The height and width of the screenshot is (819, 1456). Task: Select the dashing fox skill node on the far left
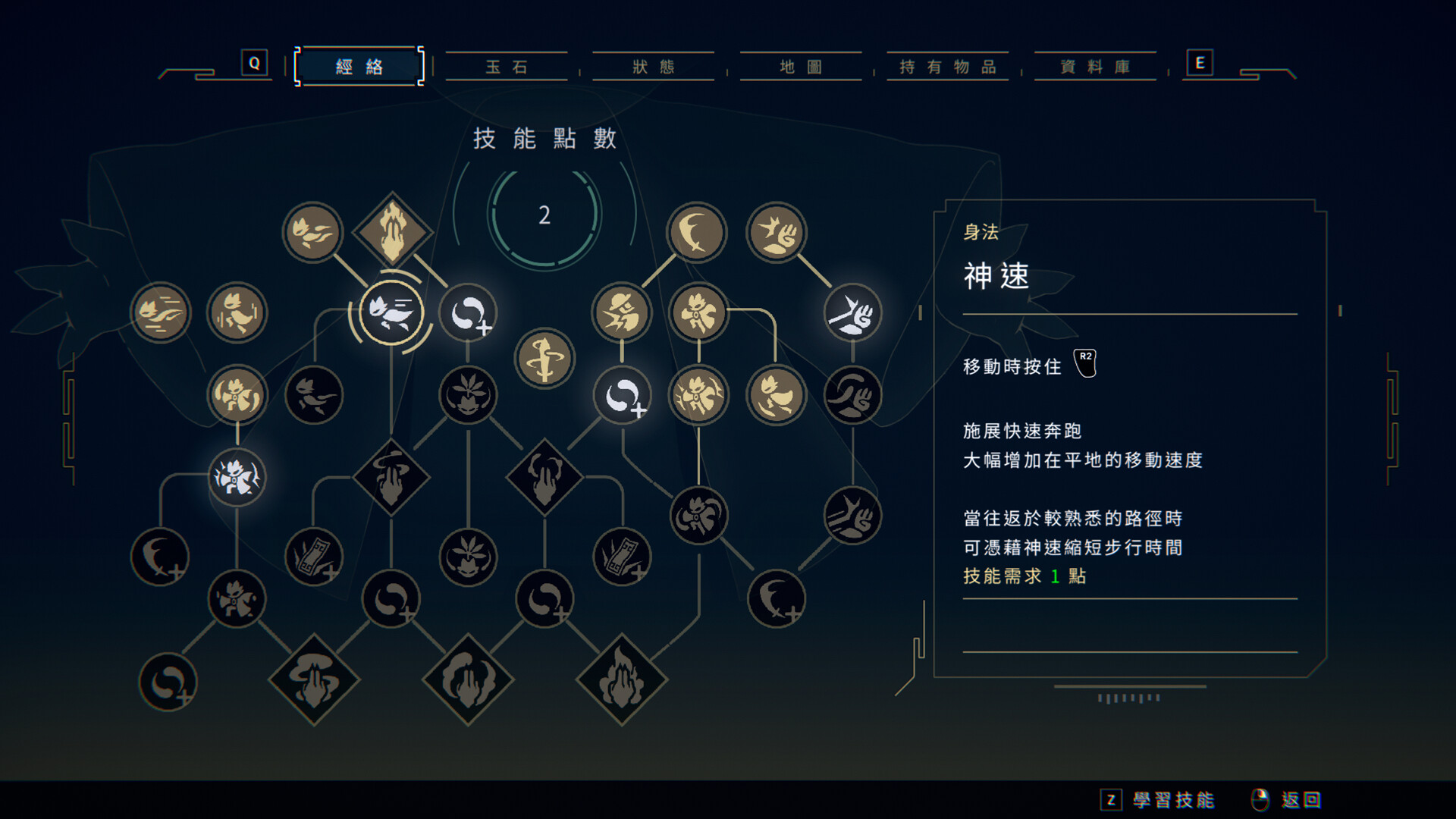(159, 311)
